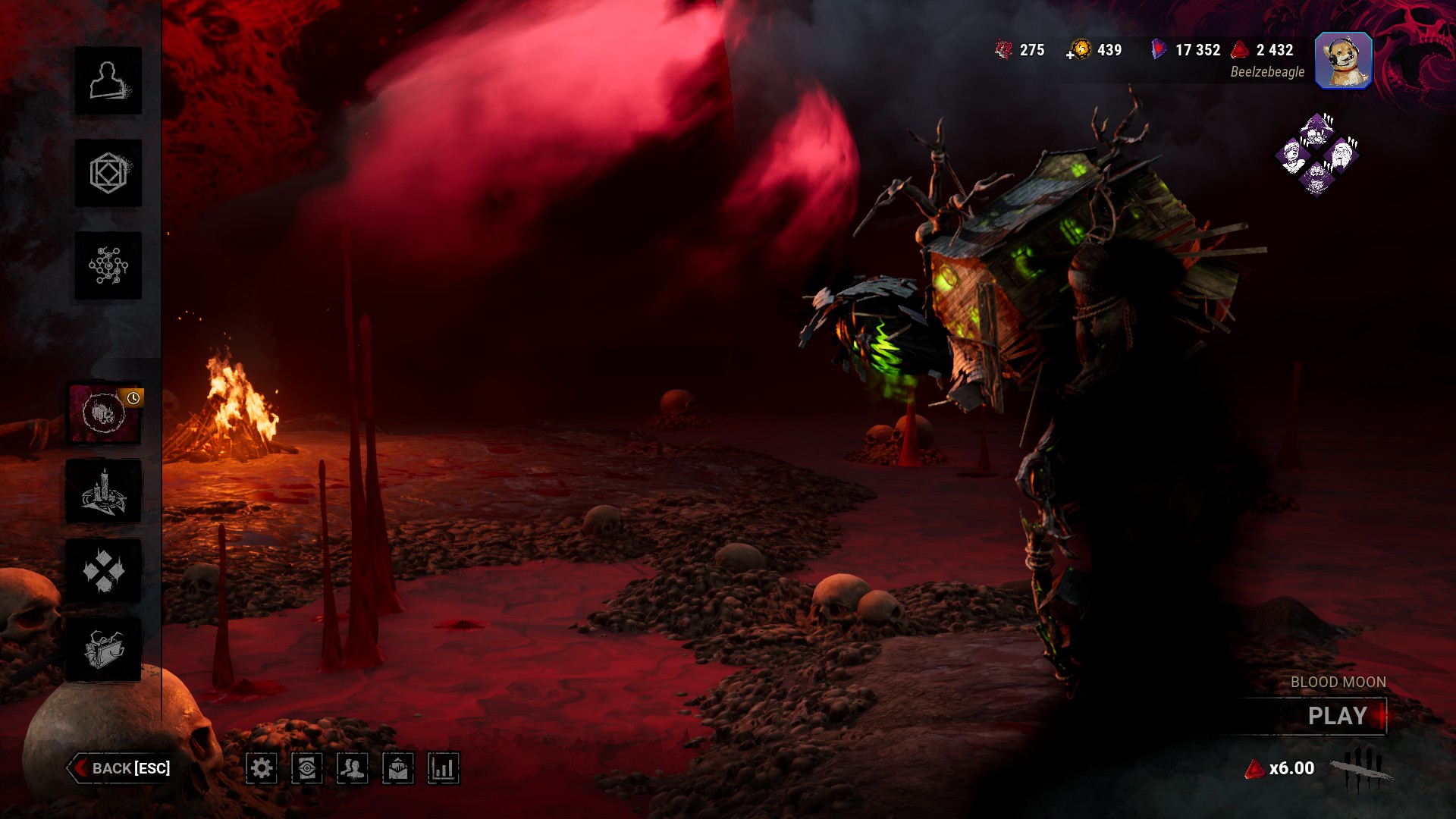
Task: Open the gear settings menu
Action: click(x=262, y=768)
